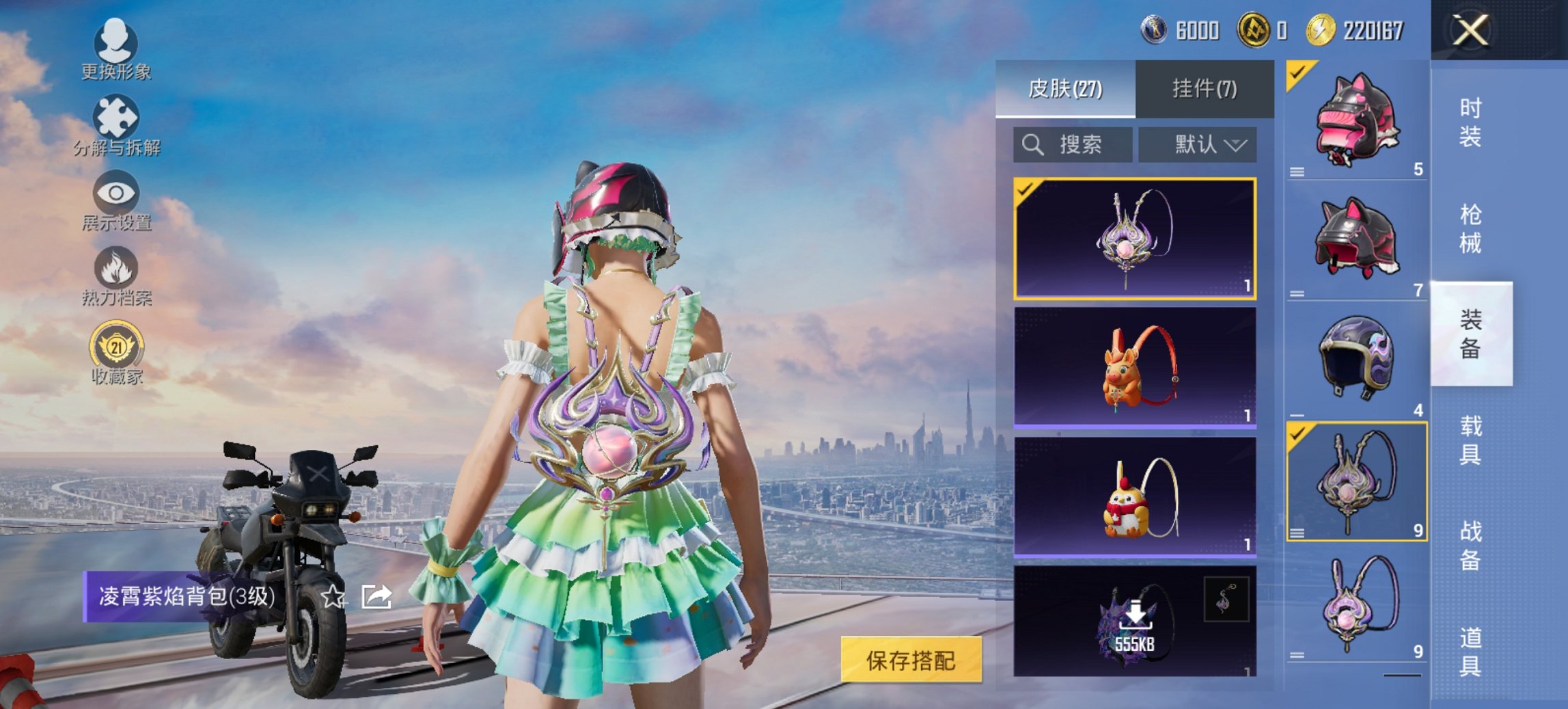Screen dimensions: 1568x709
Task: Expand the 默认 sorting dropdown
Action: [1197, 144]
